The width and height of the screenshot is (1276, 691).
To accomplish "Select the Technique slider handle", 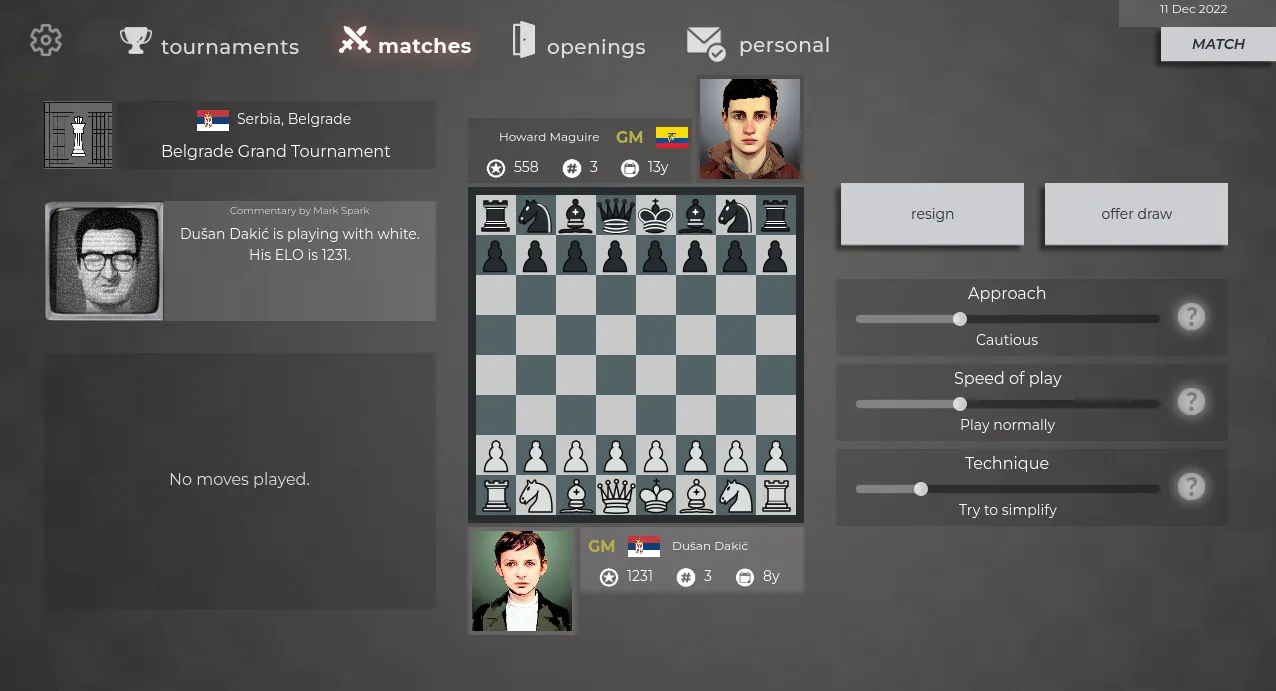I will (x=921, y=489).
